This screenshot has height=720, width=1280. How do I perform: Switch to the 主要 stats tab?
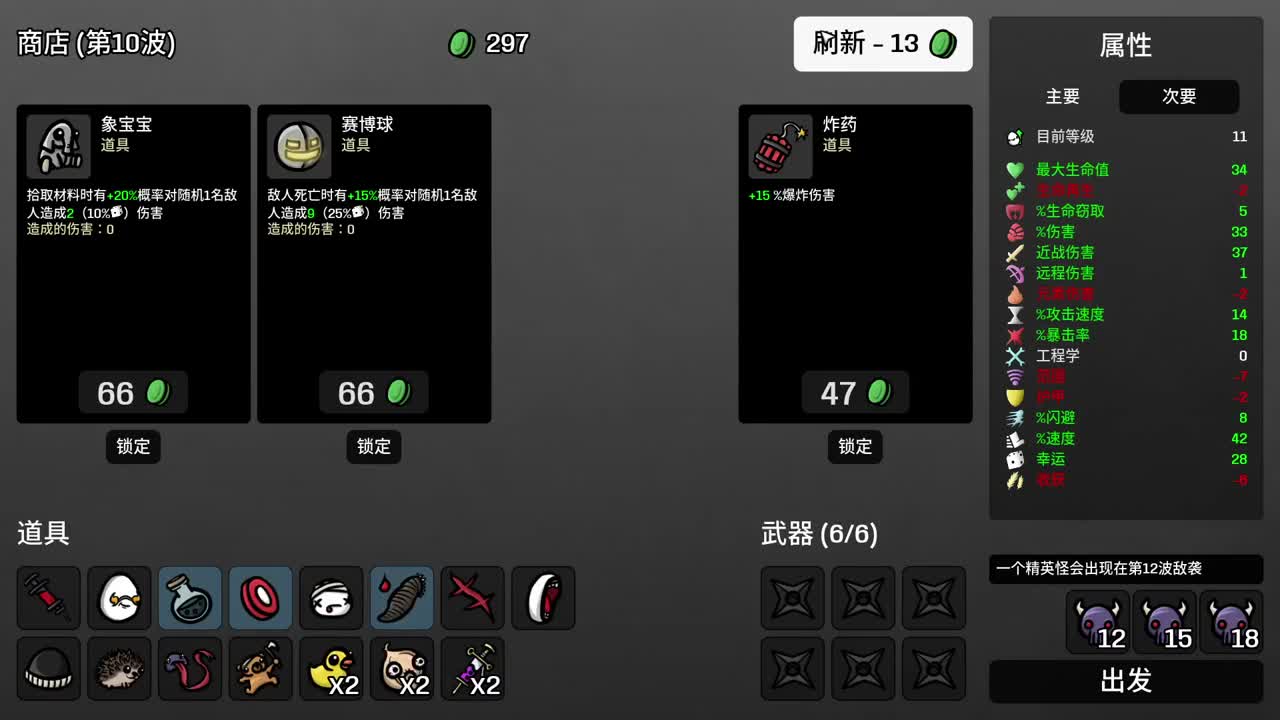pyautogui.click(x=1063, y=97)
